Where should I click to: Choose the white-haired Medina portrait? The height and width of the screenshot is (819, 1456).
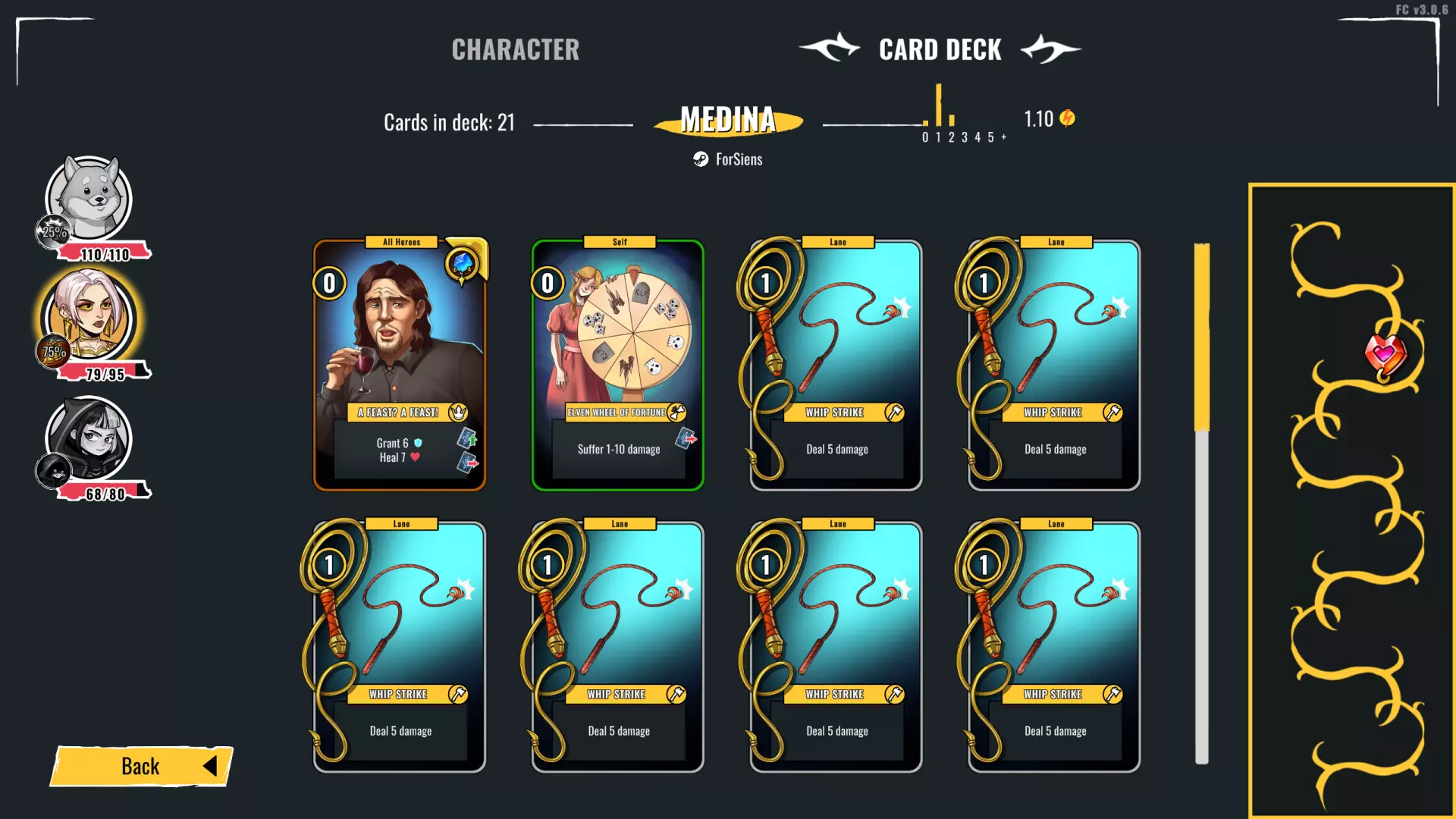(x=89, y=318)
